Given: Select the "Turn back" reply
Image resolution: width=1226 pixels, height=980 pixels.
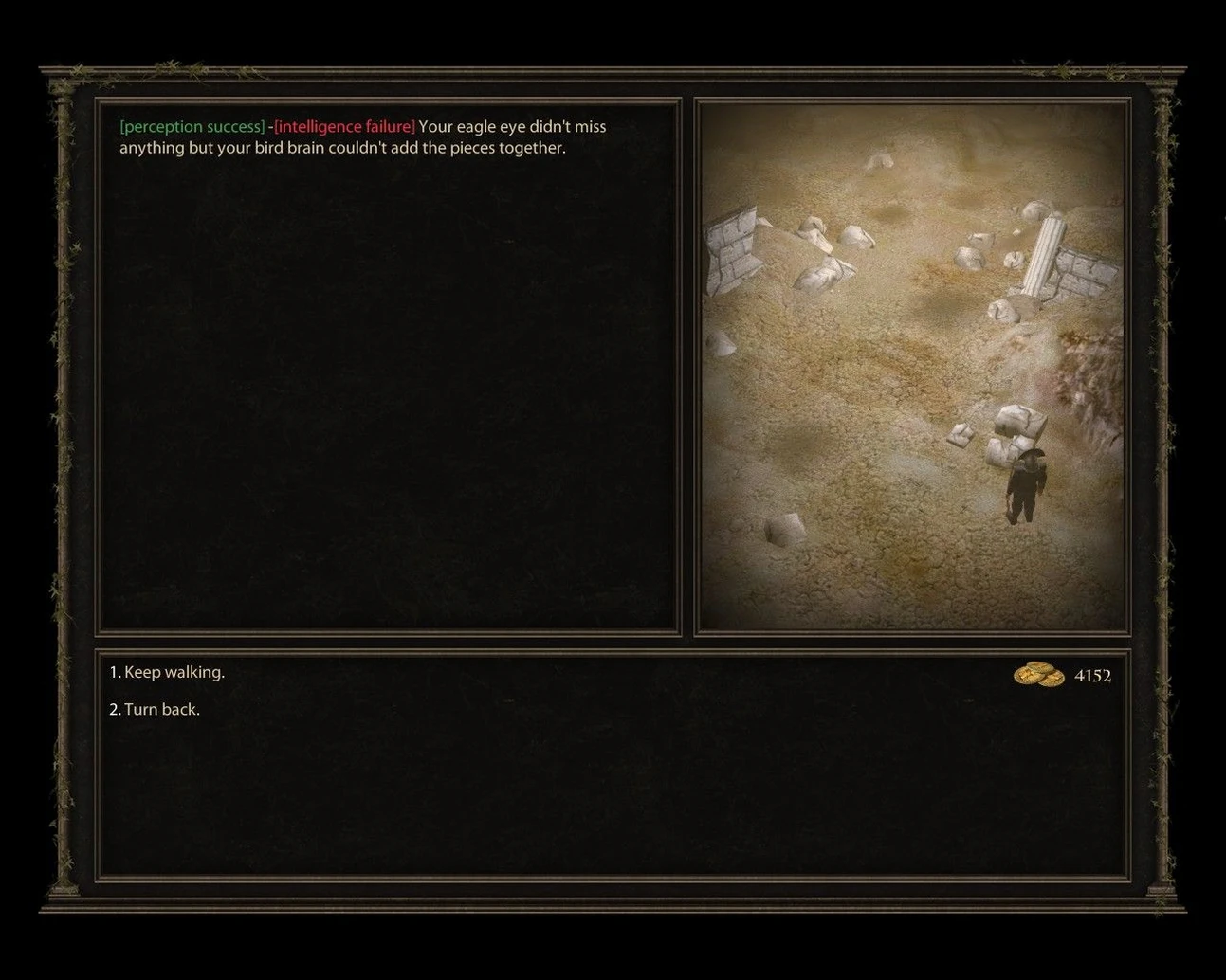Looking at the screenshot, I should point(155,709).
